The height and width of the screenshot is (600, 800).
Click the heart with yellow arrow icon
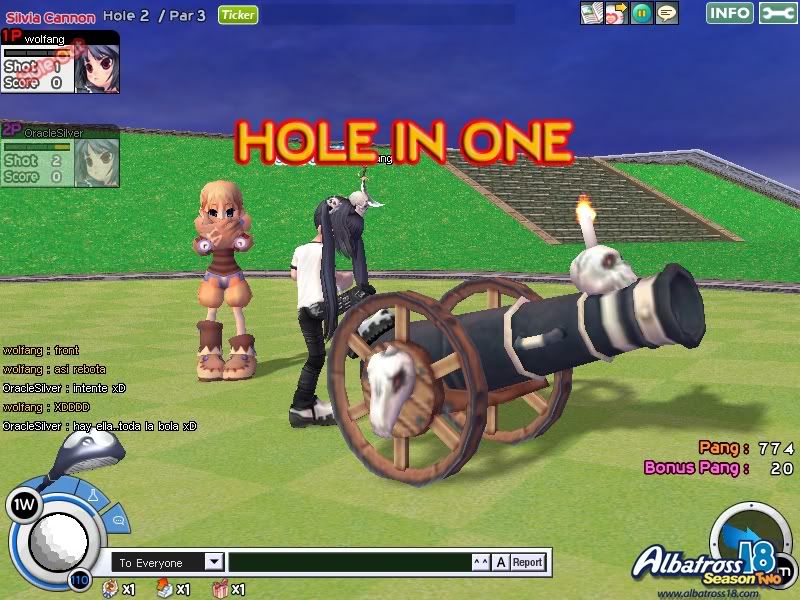coord(618,13)
